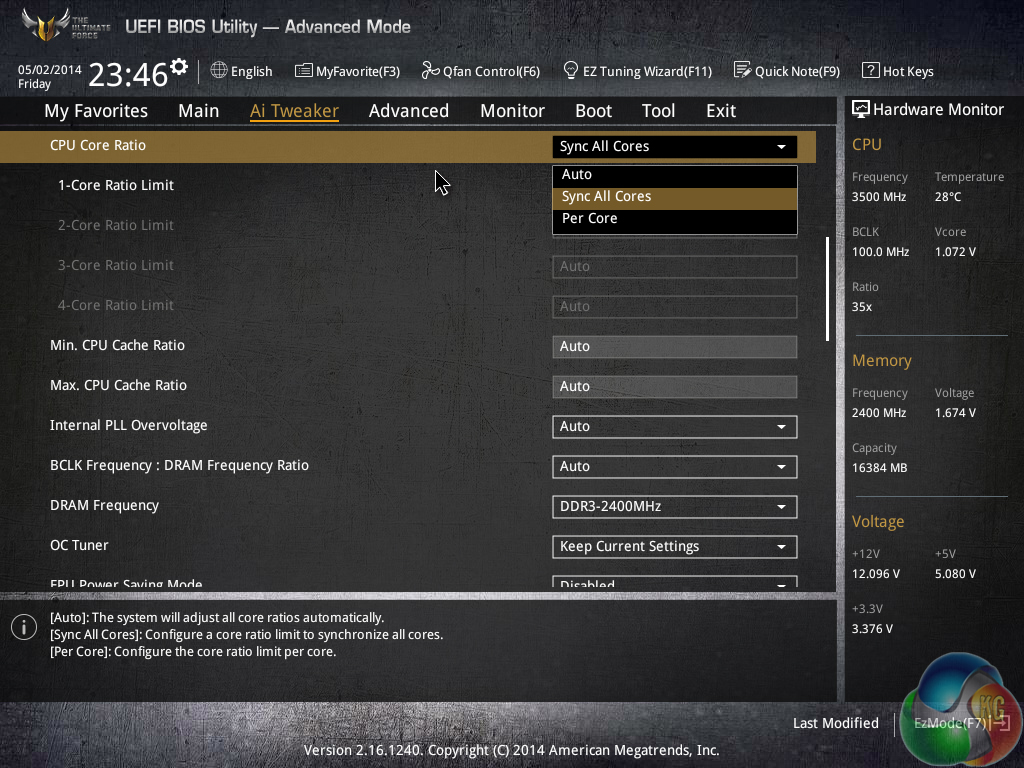The width and height of the screenshot is (1024, 768).
Task: Select the Monitor tab
Action: [x=512, y=111]
